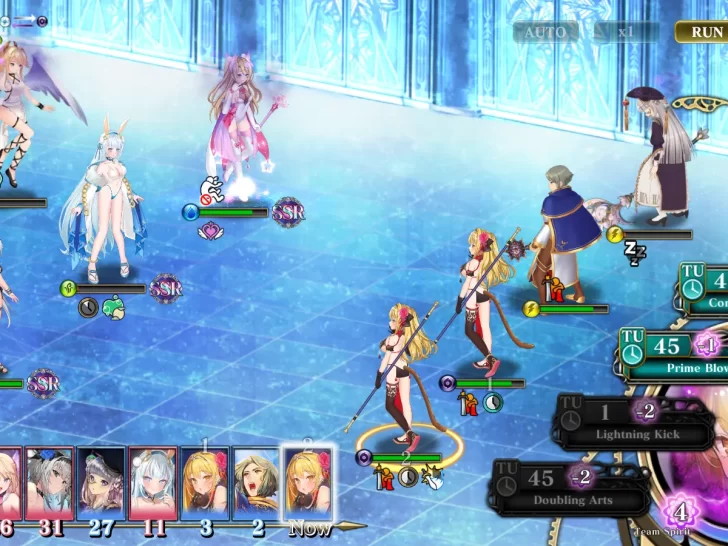Screen dimensions: 728x546
Task: View the green-haired unit's turn portrait
Action: [256, 484]
